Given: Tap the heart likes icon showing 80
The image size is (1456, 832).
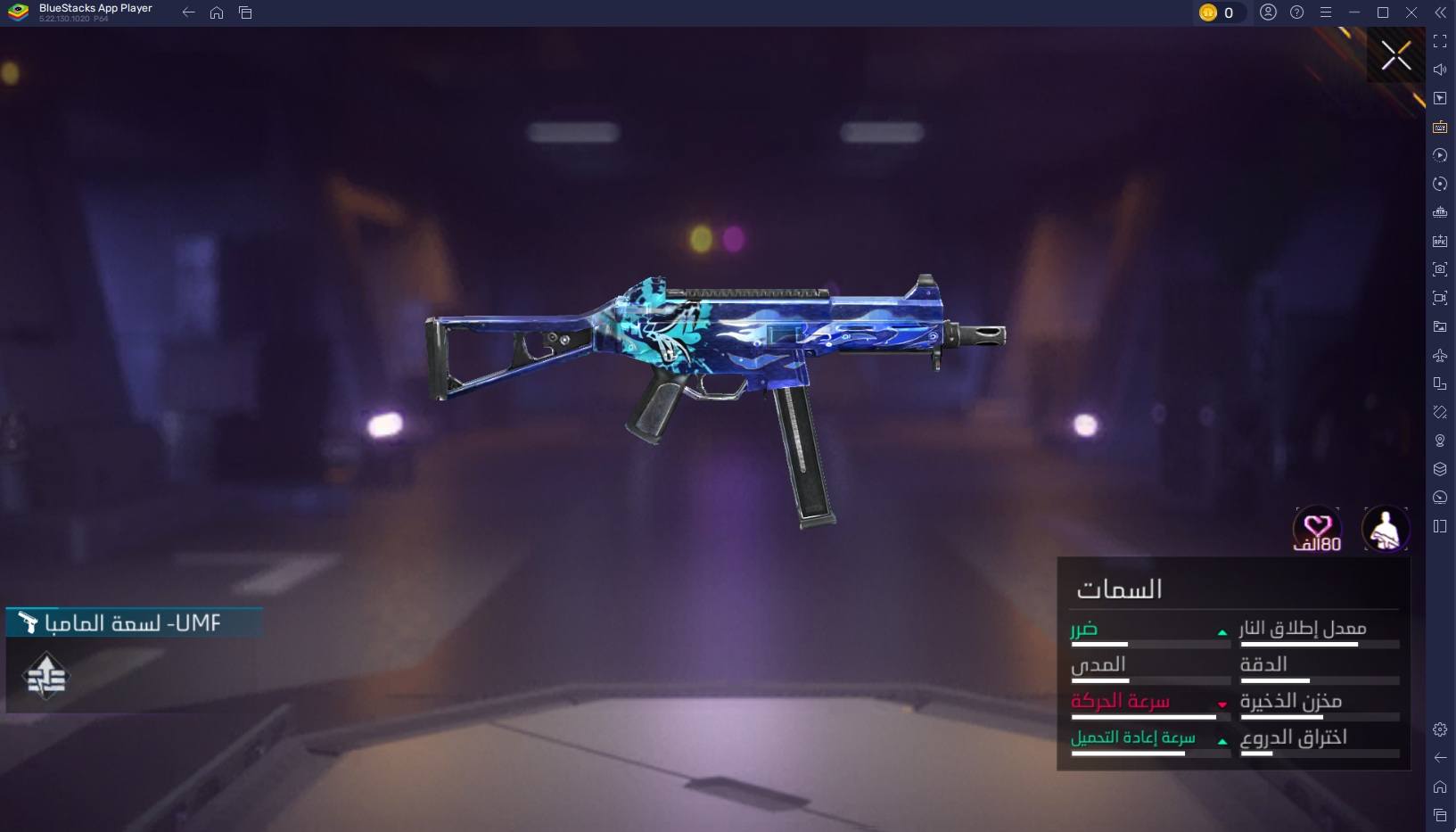Looking at the screenshot, I should [x=1317, y=530].
